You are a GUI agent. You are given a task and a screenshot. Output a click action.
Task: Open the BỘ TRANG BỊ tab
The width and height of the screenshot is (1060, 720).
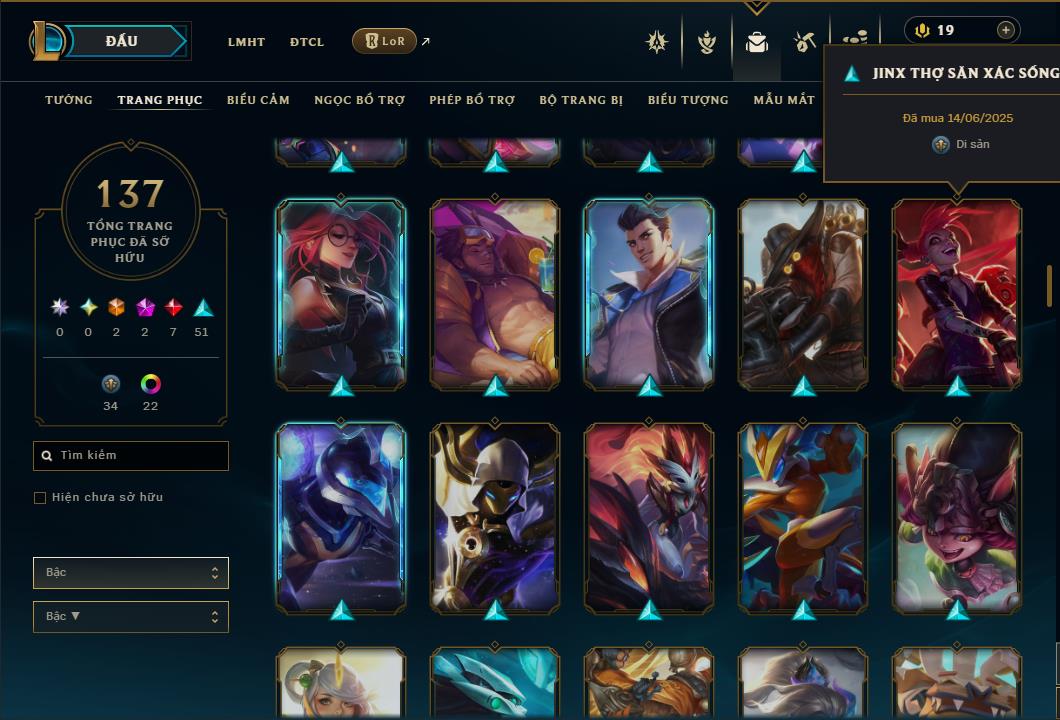581,100
